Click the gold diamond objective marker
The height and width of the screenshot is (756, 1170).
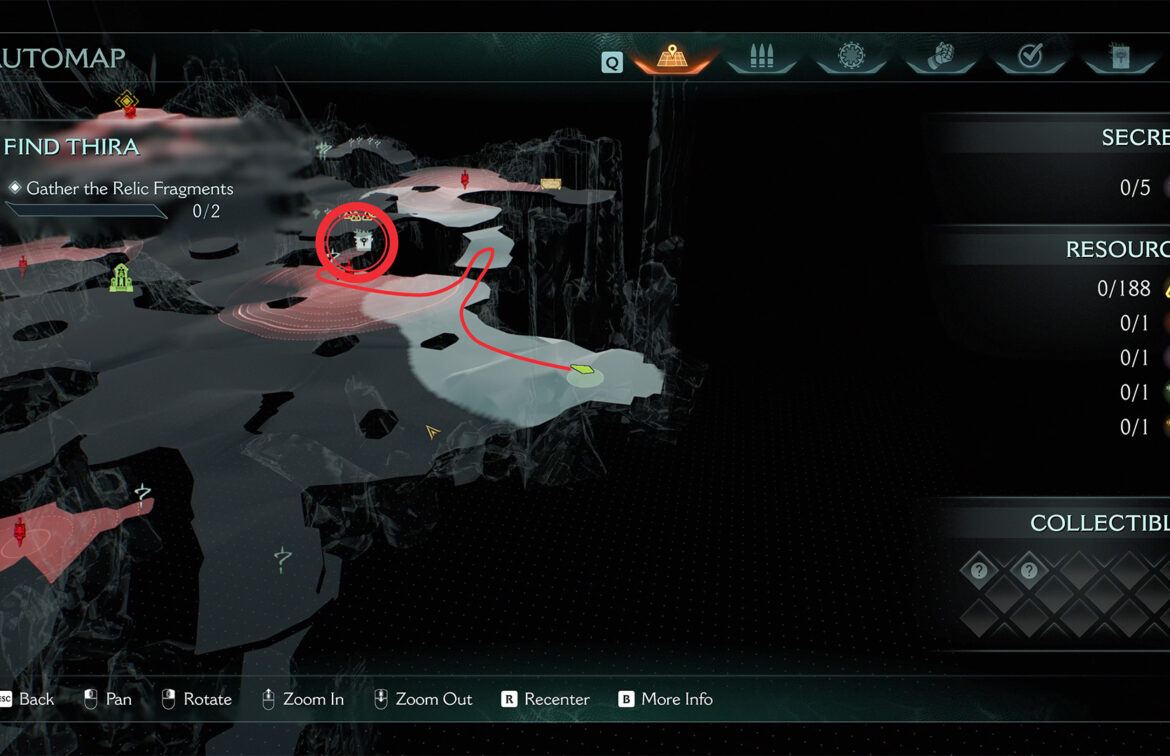126,100
